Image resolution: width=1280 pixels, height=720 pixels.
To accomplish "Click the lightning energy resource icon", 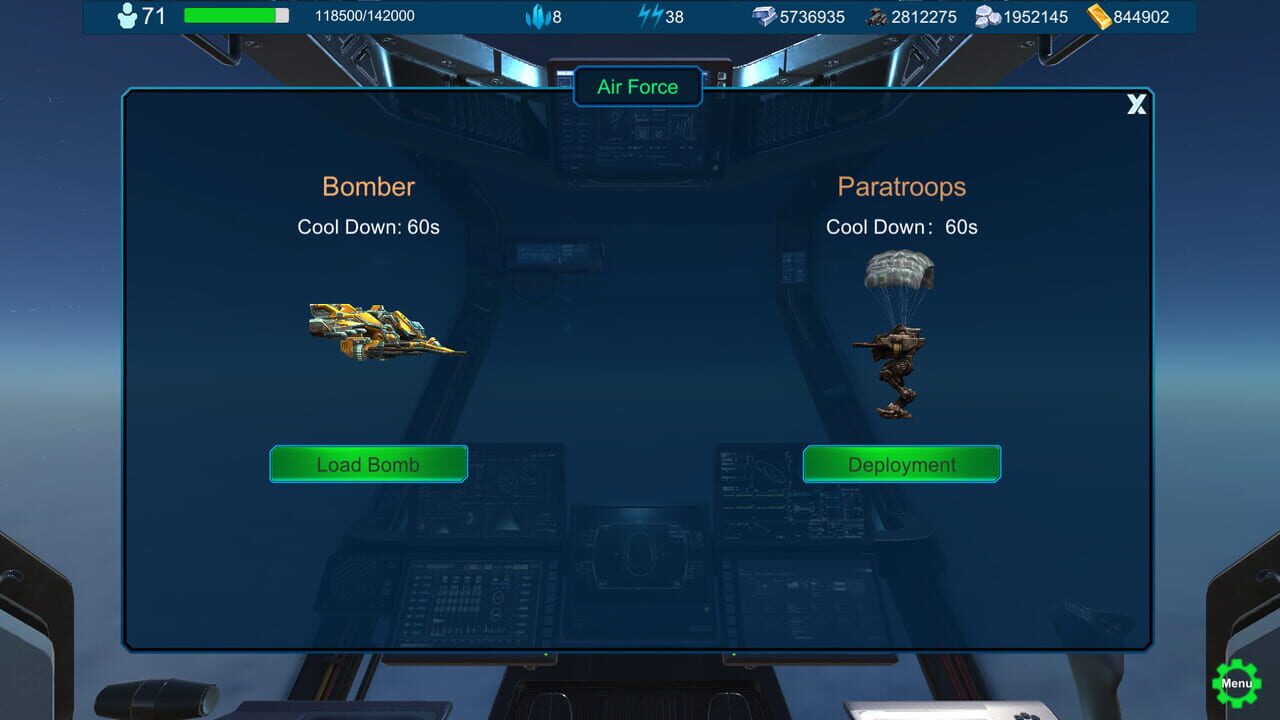I will pyautogui.click(x=651, y=15).
